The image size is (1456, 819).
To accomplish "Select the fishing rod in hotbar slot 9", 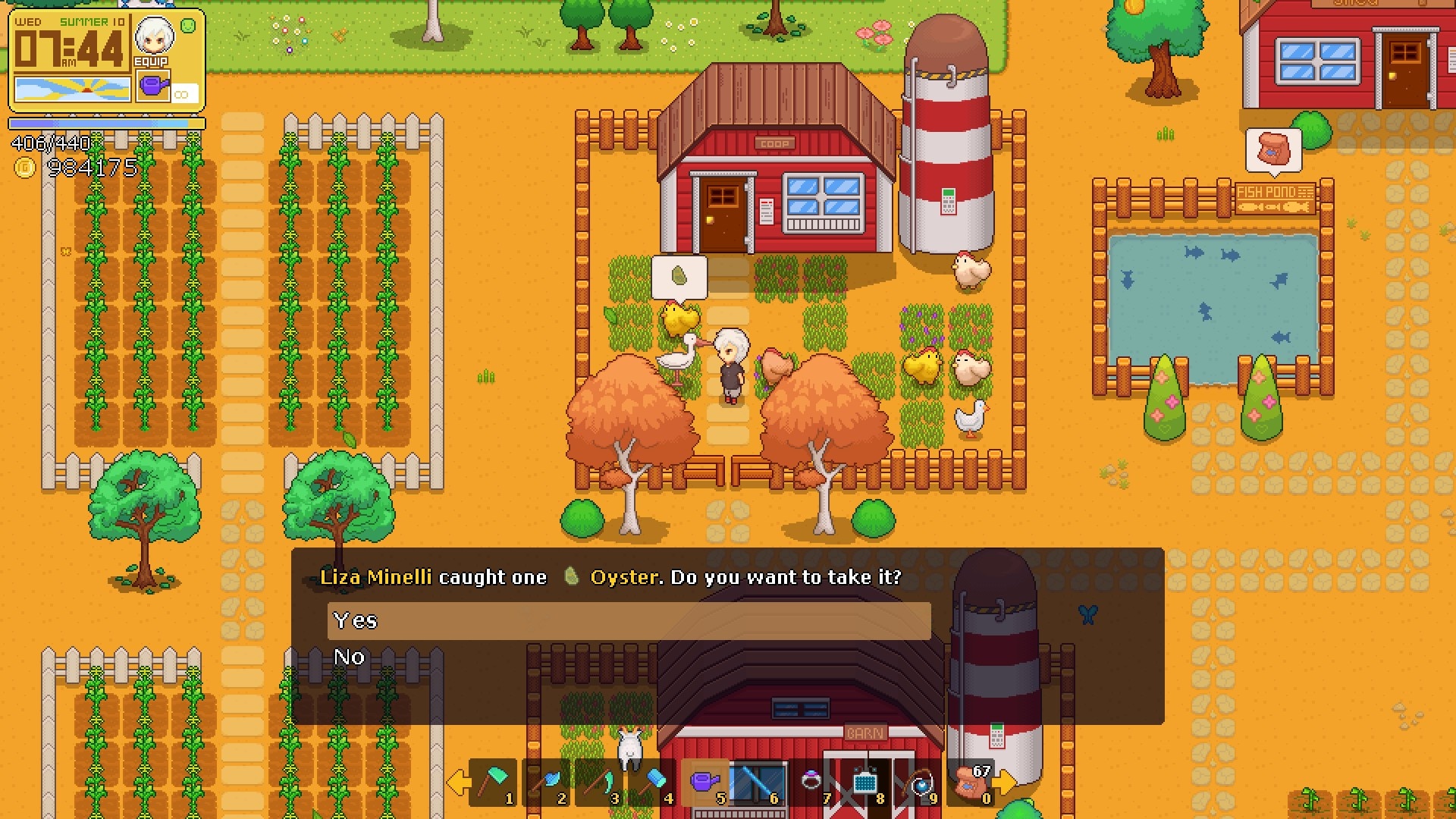I will [918, 782].
